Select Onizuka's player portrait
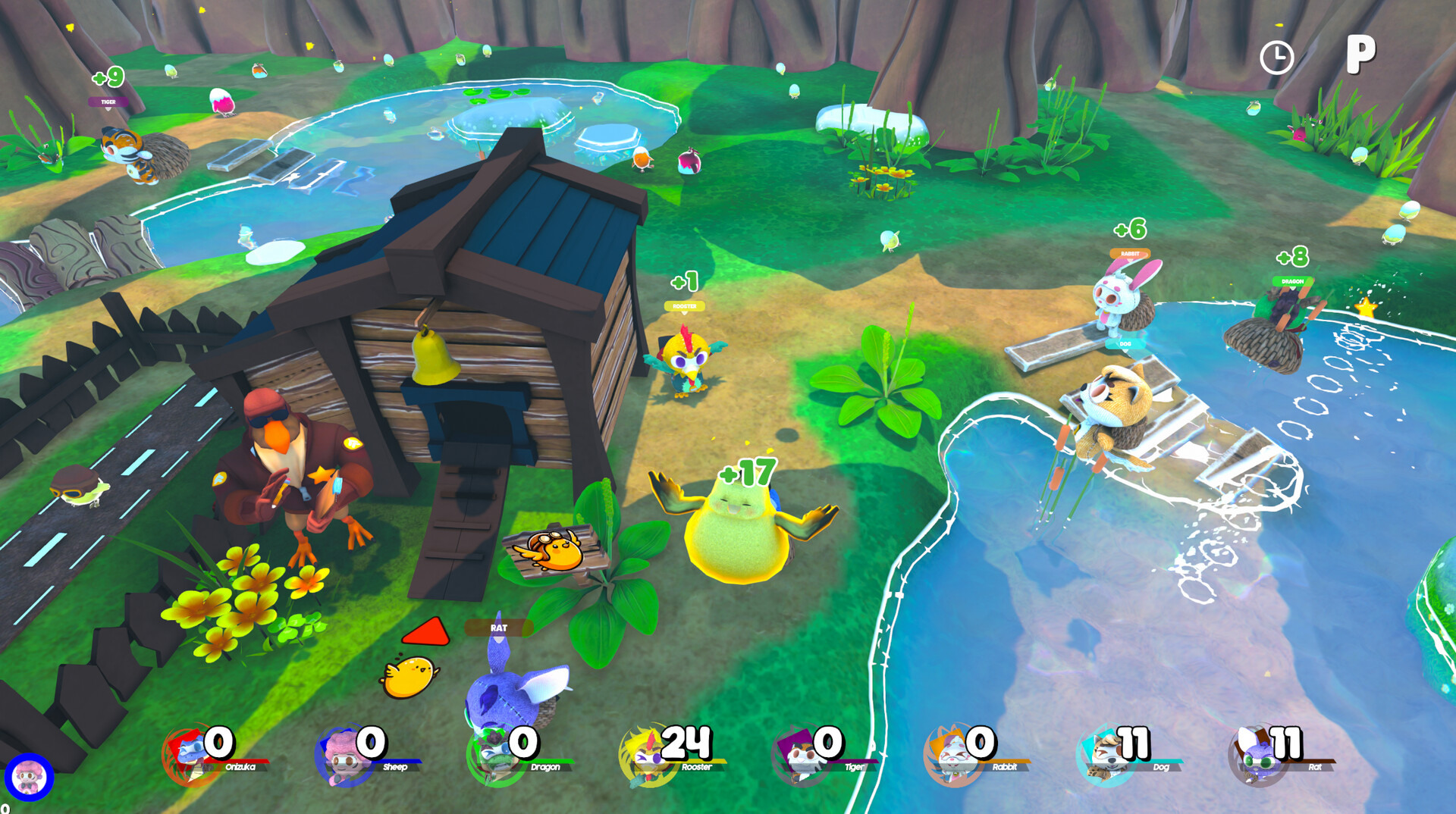1456x814 pixels. (x=188, y=756)
